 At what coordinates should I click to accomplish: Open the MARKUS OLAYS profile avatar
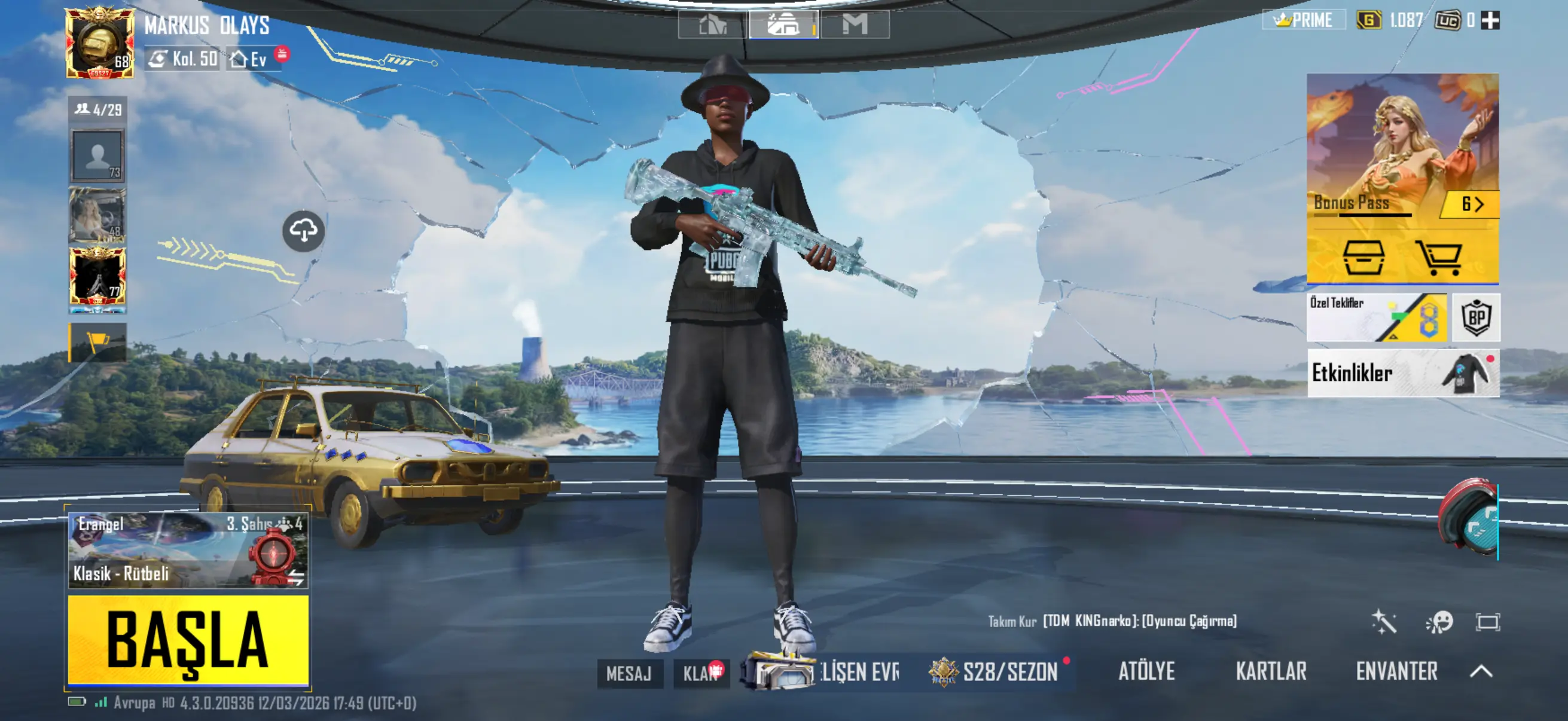(x=100, y=42)
